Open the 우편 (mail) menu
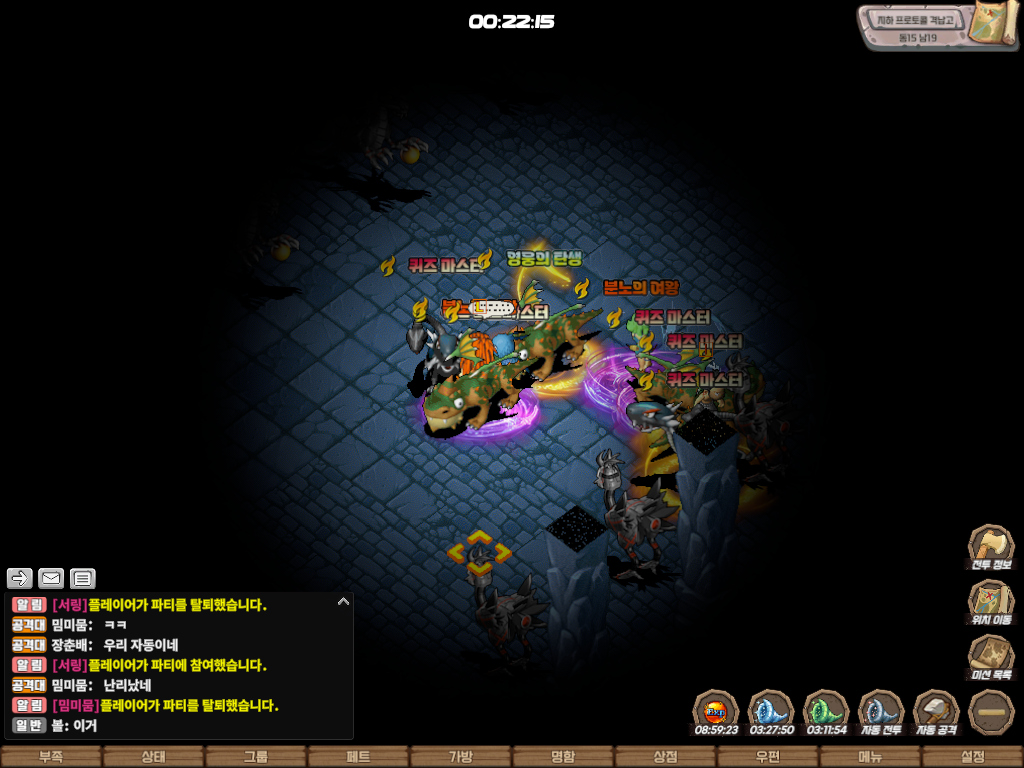This screenshot has width=1024, height=768. tap(768, 757)
